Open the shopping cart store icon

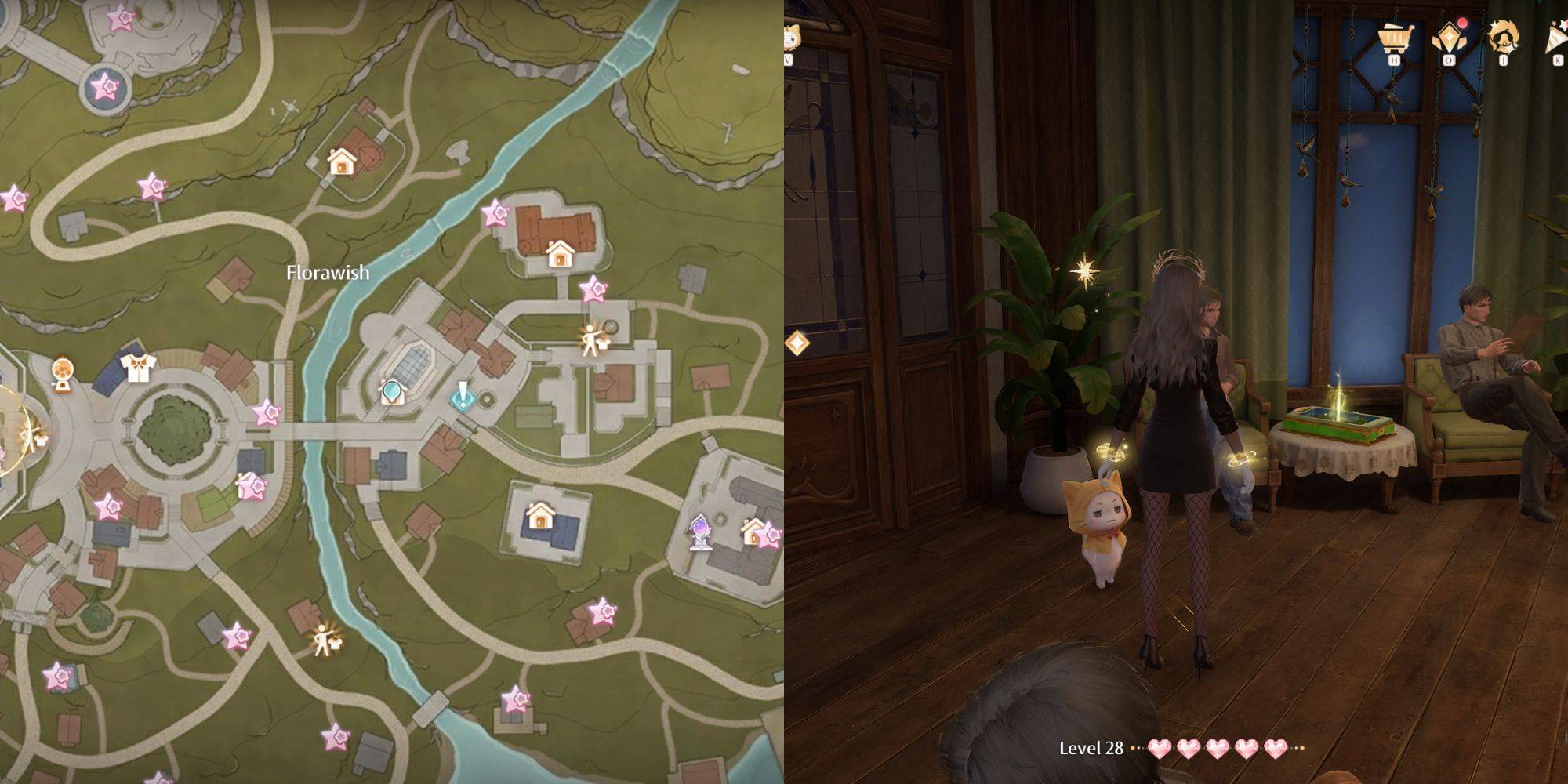[x=1395, y=37]
